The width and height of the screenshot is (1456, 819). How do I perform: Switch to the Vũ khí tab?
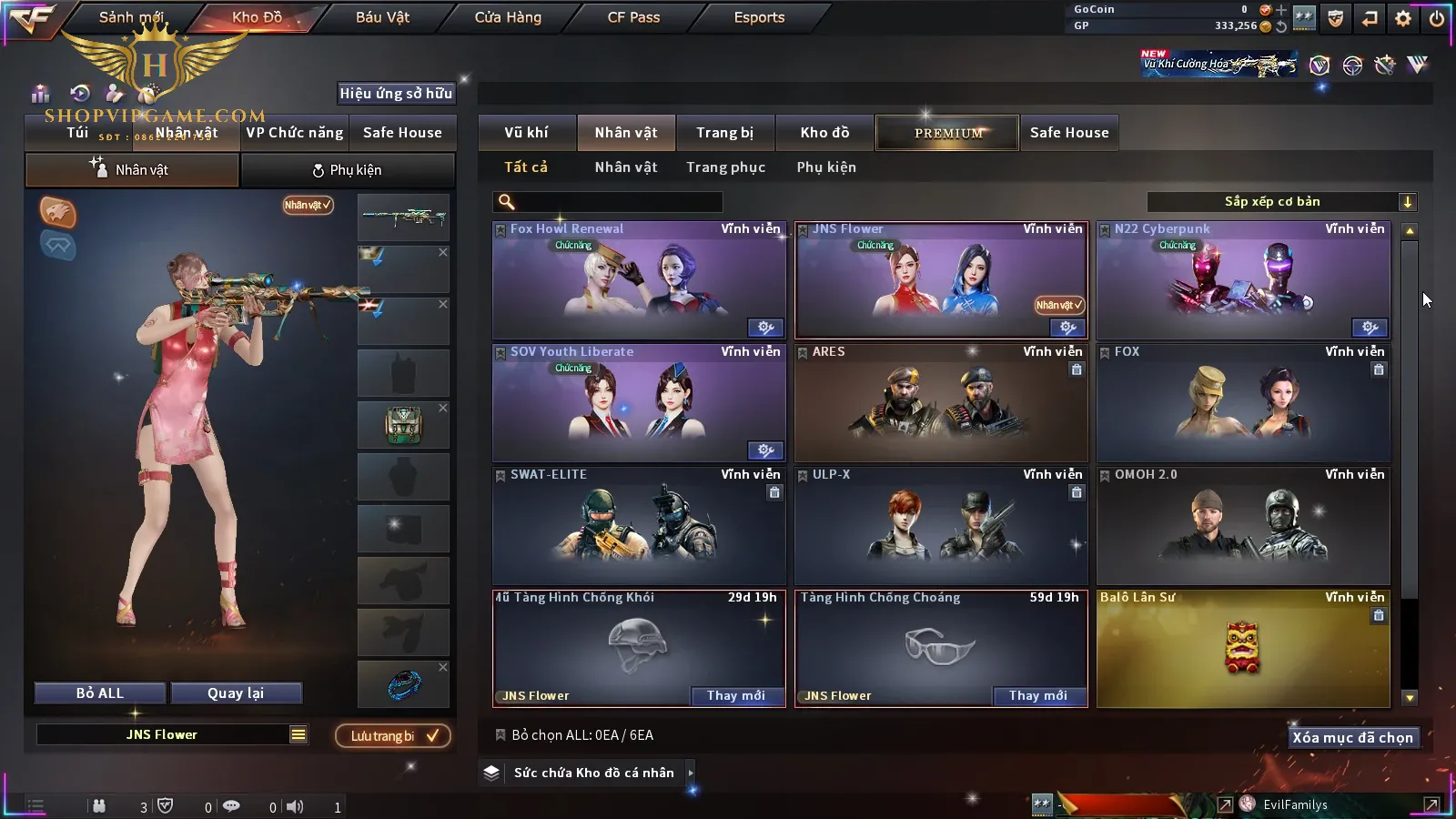tap(526, 133)
